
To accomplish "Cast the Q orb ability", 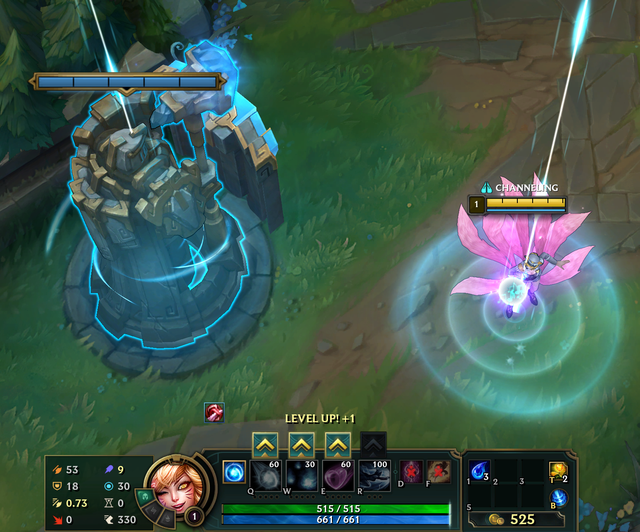I will [266, 474].
